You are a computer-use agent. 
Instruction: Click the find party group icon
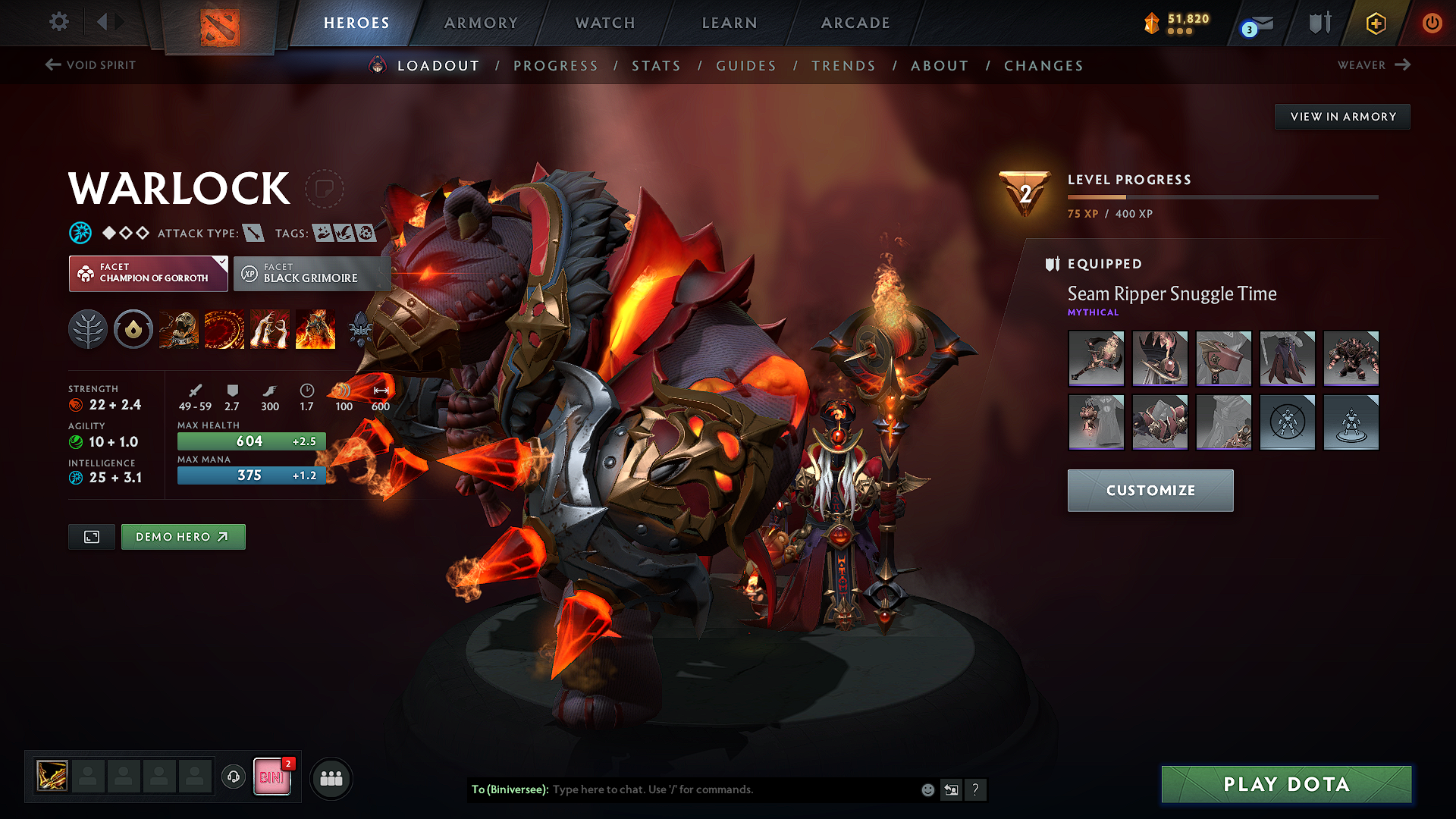pyautogui.click(x=331, y=777)
